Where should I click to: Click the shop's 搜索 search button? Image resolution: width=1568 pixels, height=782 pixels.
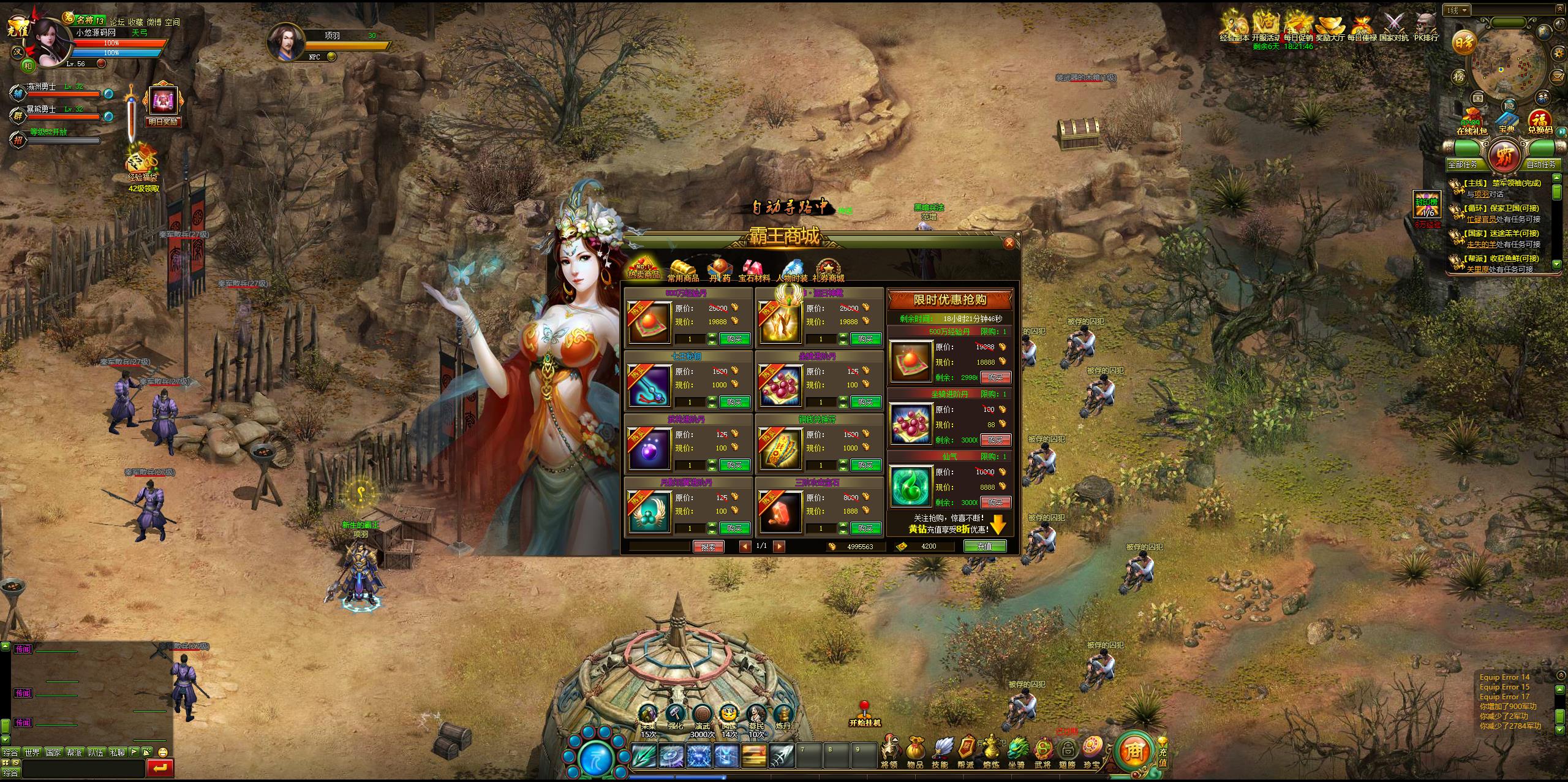pyautogui.click(x=708, y=547)
